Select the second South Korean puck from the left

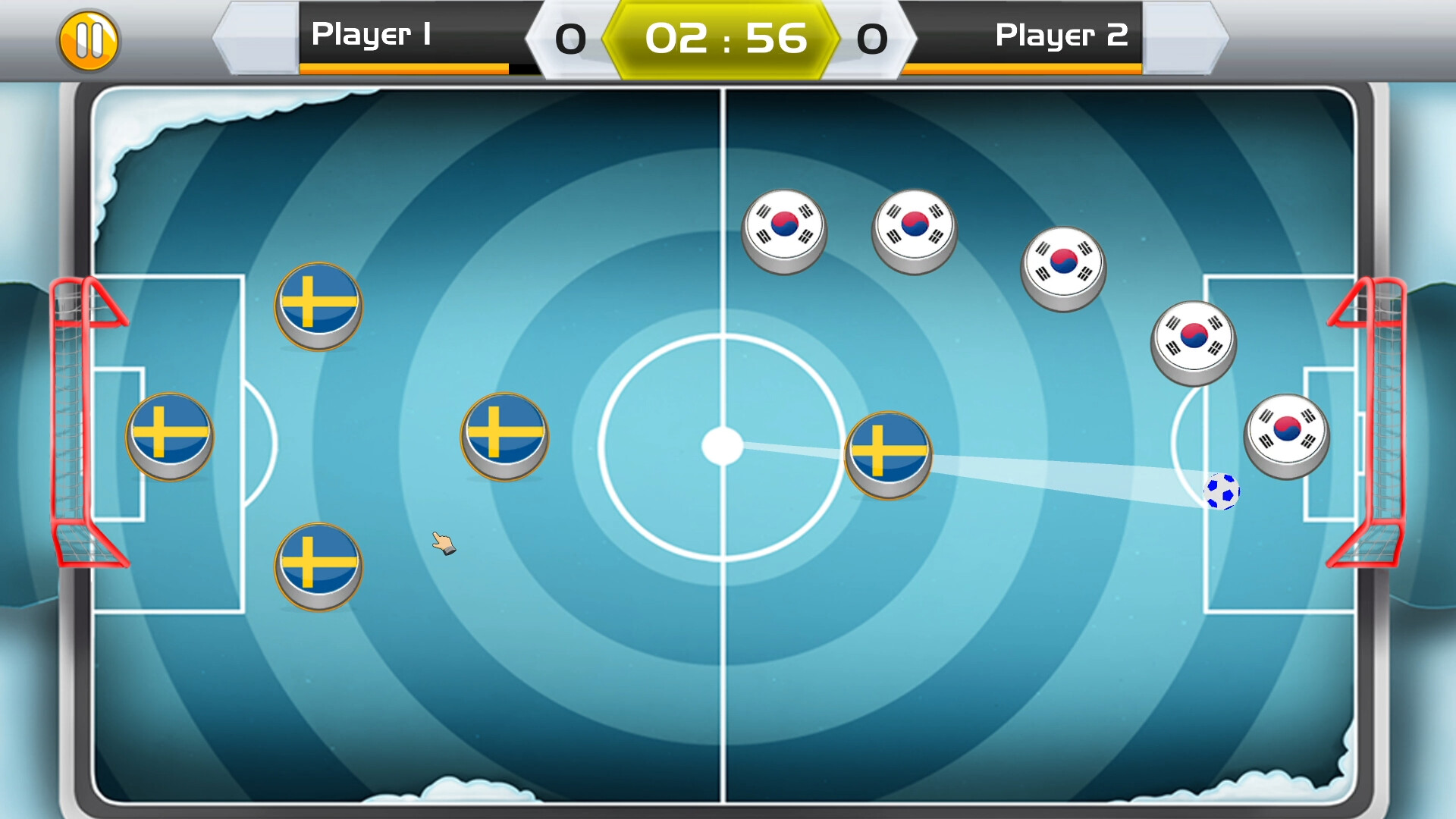(914, 229)
